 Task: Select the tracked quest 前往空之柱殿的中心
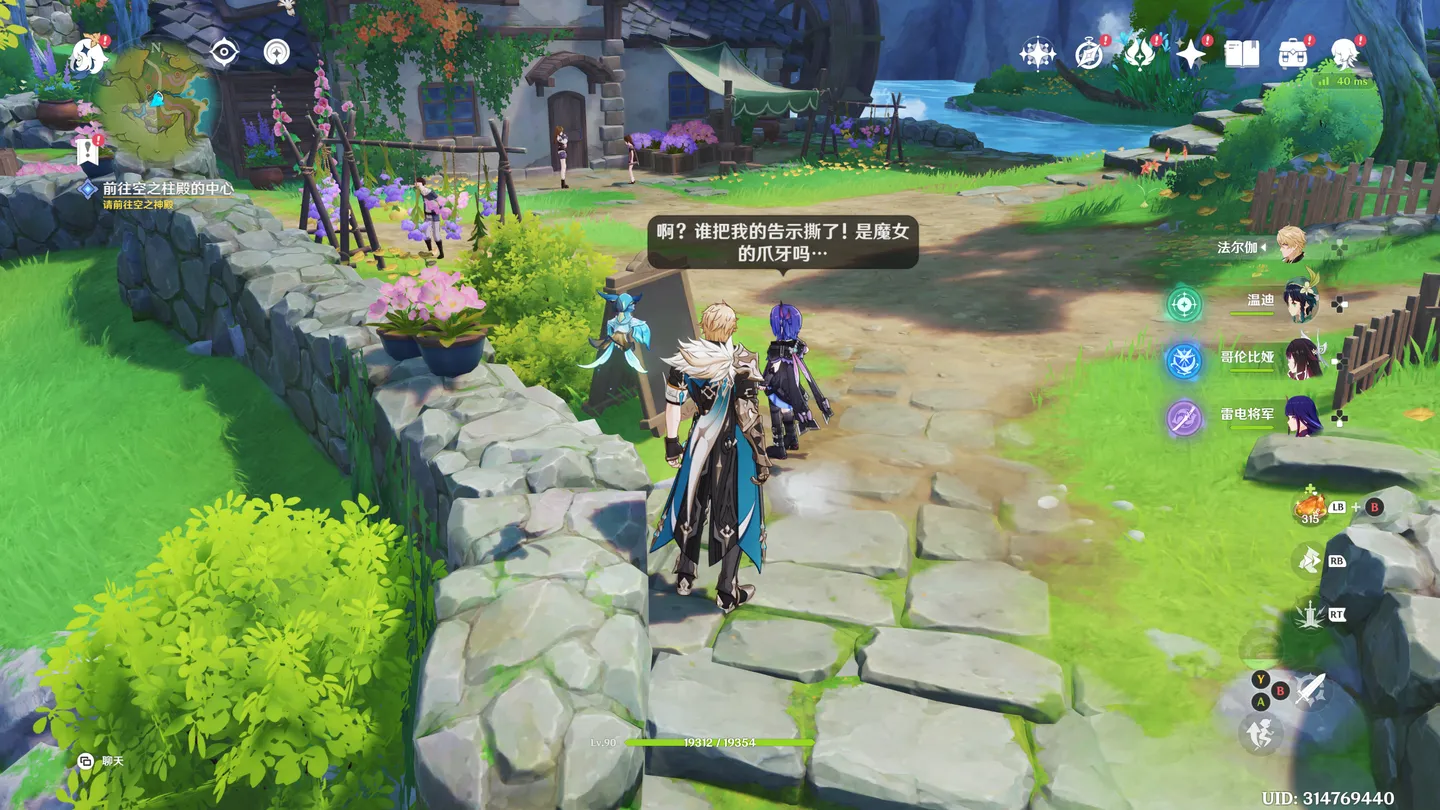167,188
